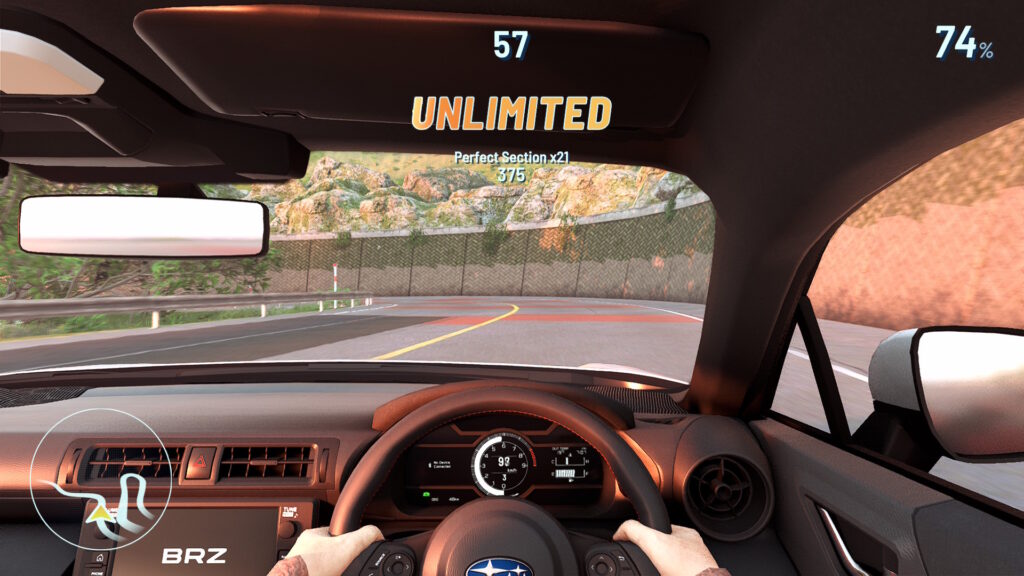This screenshot has height=576, width=1024.
Task: Select the yellow player arrow on the minimap
Action: pos(100,515)
